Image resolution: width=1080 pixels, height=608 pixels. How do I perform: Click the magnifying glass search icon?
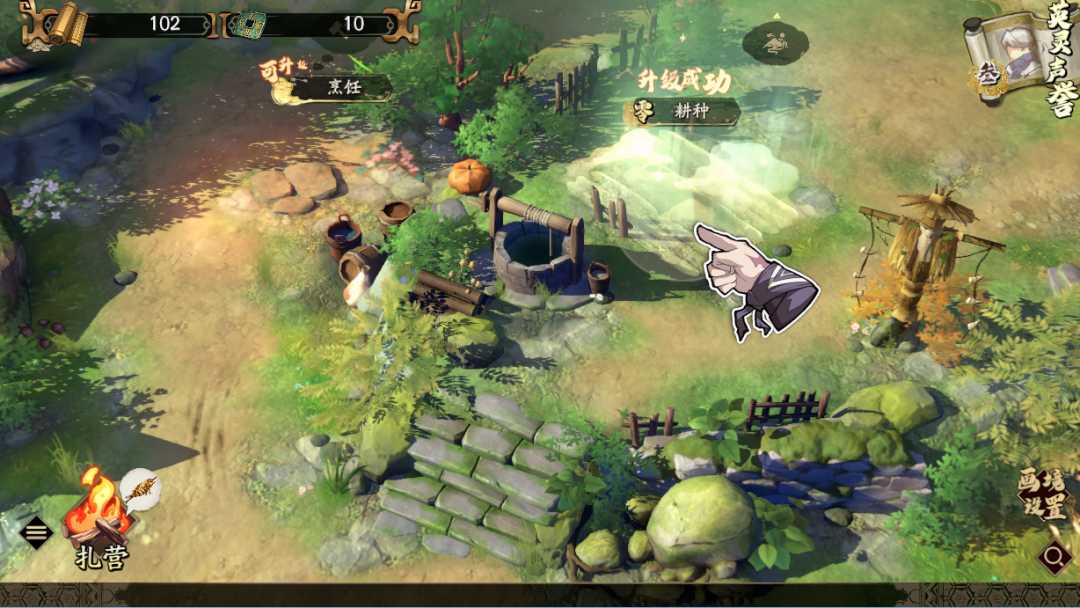1055,556
